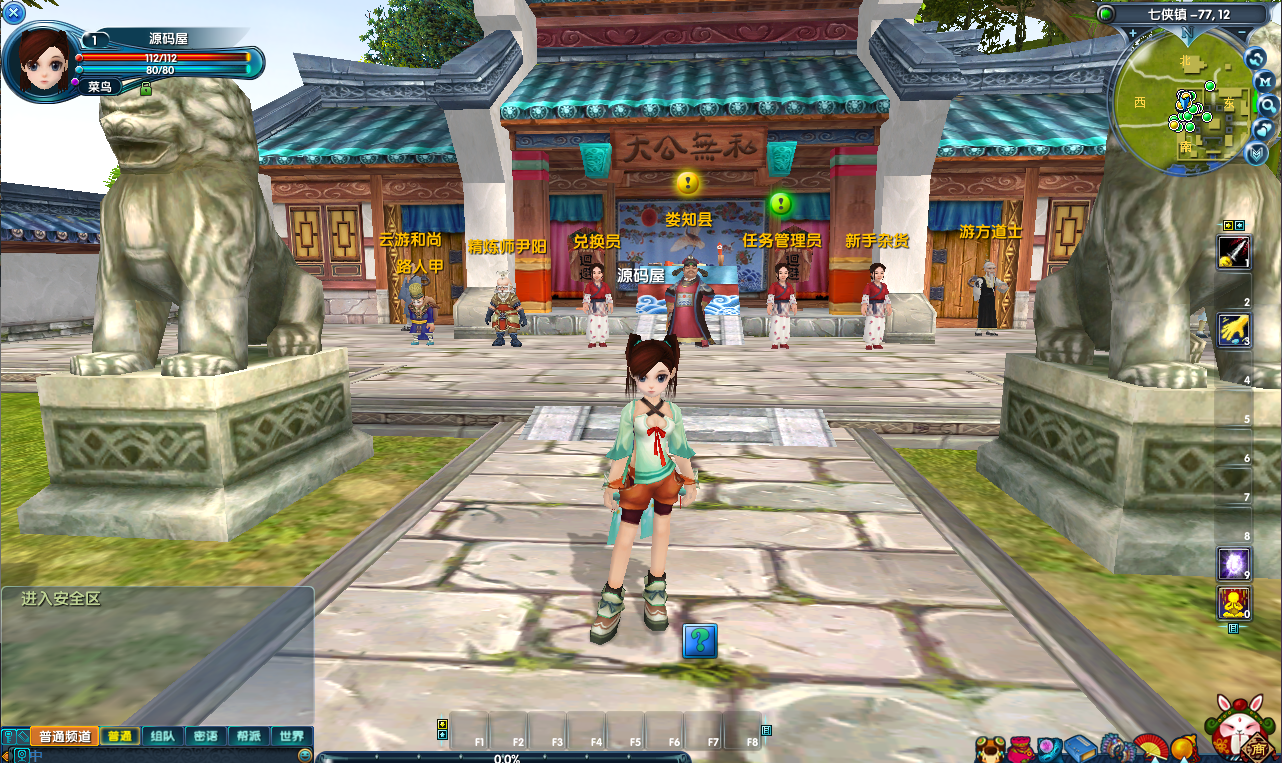Activate the sword skill in slot 1
Screen dimensions: 1282x763
click(x=1232, y=251)
